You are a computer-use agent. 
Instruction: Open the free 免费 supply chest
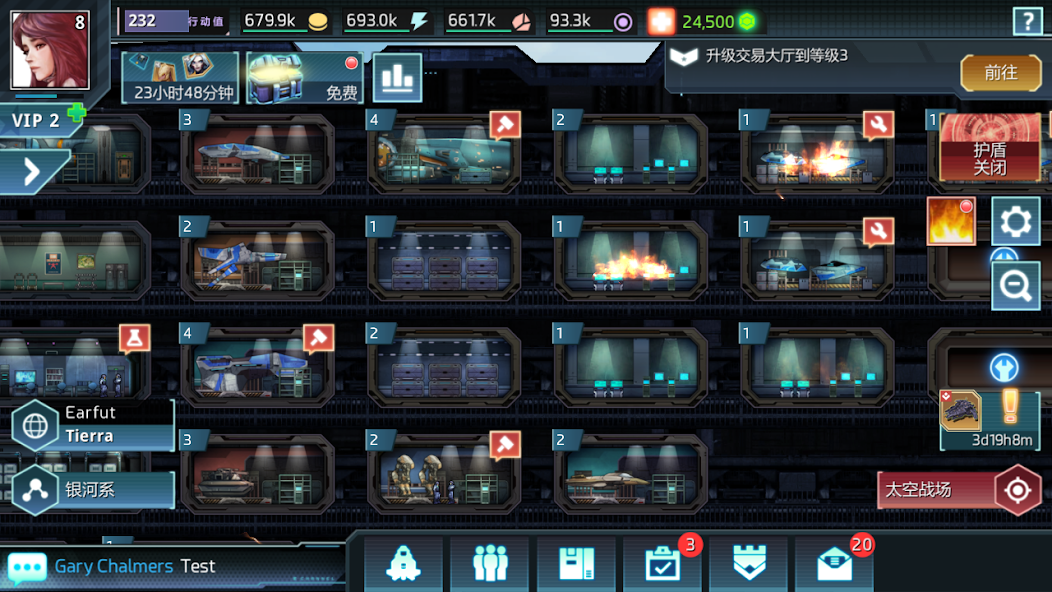[305, 78]
